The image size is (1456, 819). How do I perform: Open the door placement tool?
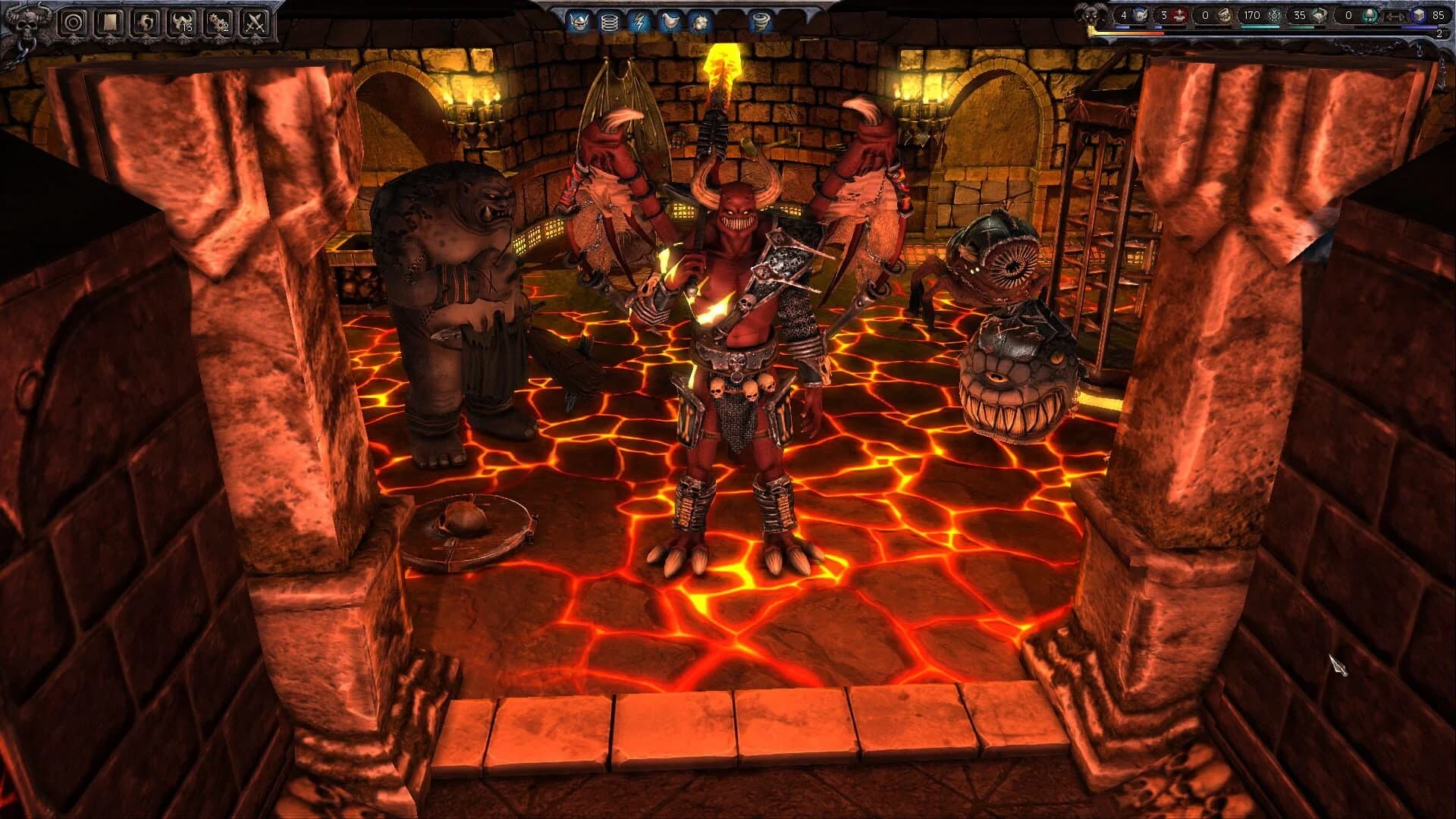(x=110, y=23)
